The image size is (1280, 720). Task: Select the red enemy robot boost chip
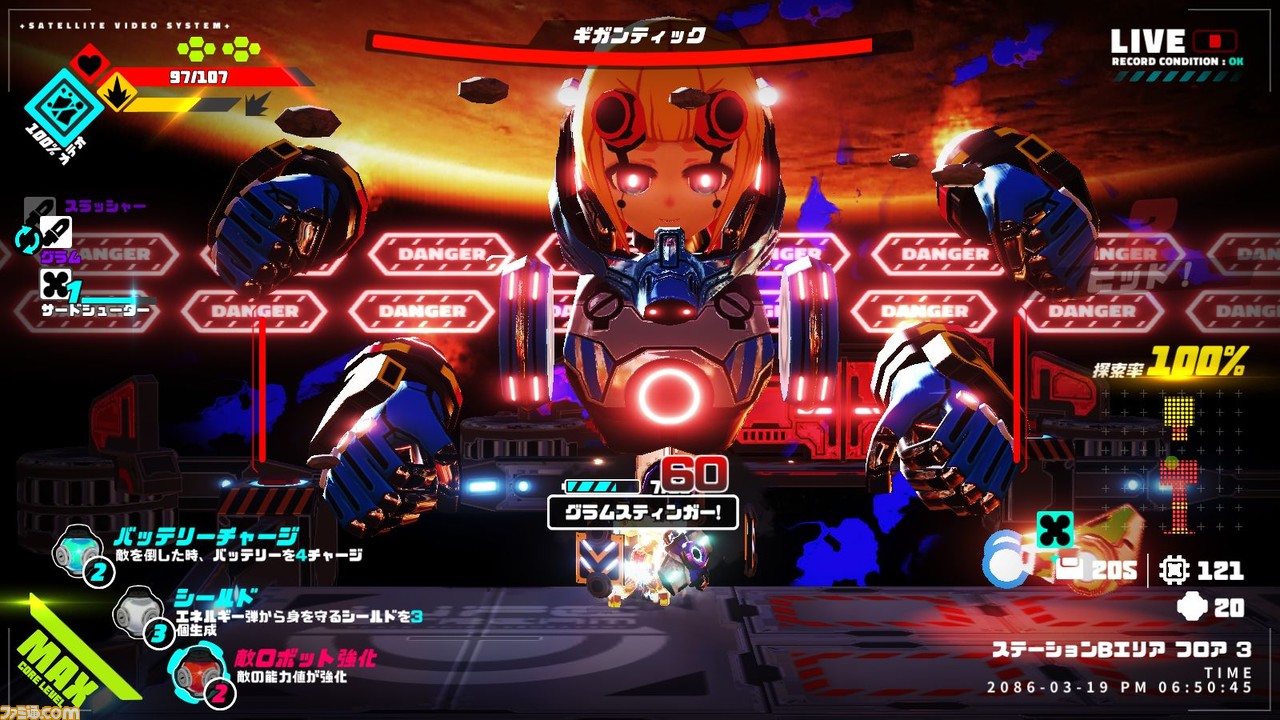pos(193,668)
